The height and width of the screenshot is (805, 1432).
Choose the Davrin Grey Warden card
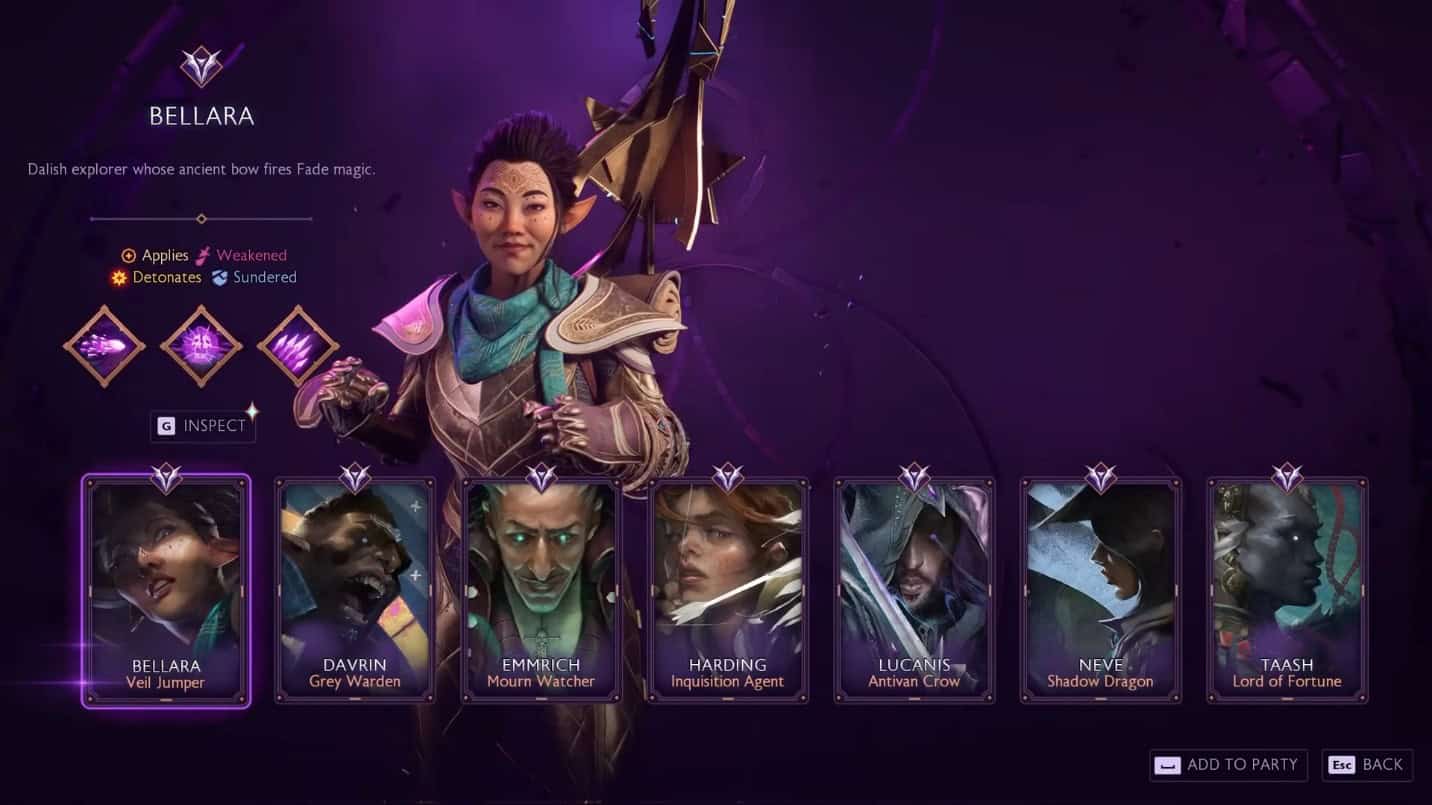coord(354,590)
